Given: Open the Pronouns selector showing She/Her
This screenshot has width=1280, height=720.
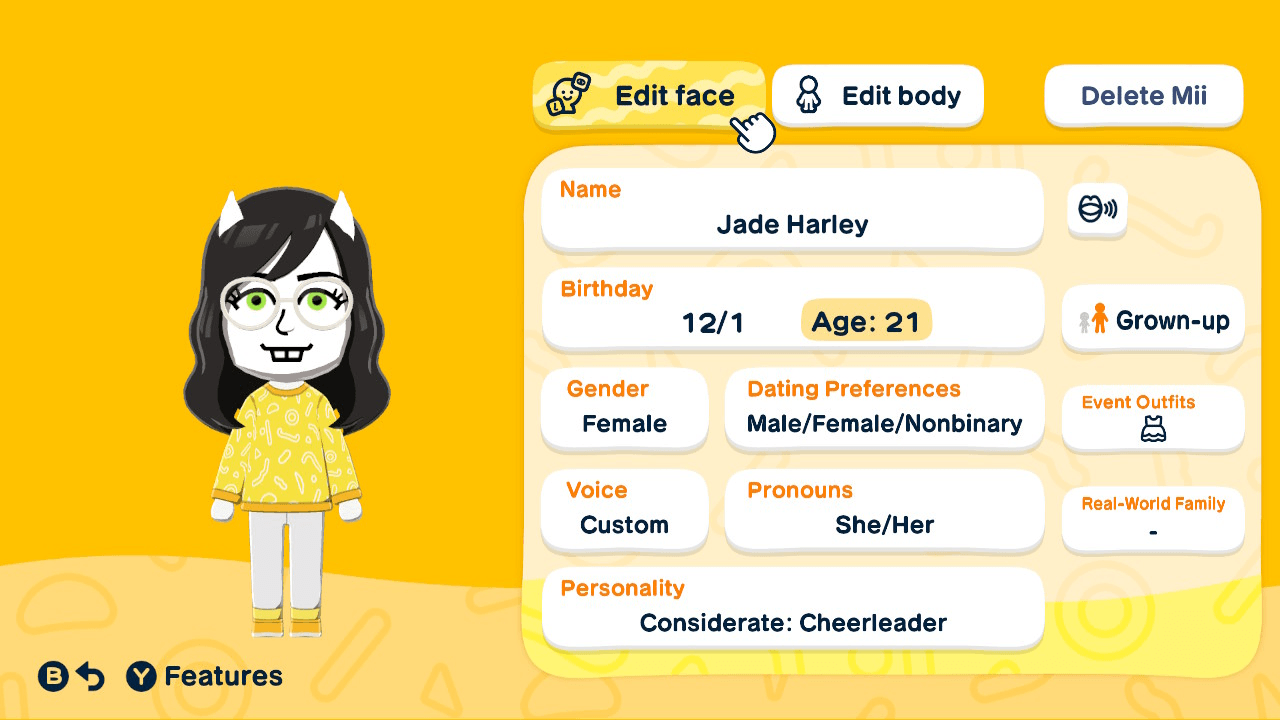Looking at the screenshot, I should pyautogui.click(x=884, y=511).
